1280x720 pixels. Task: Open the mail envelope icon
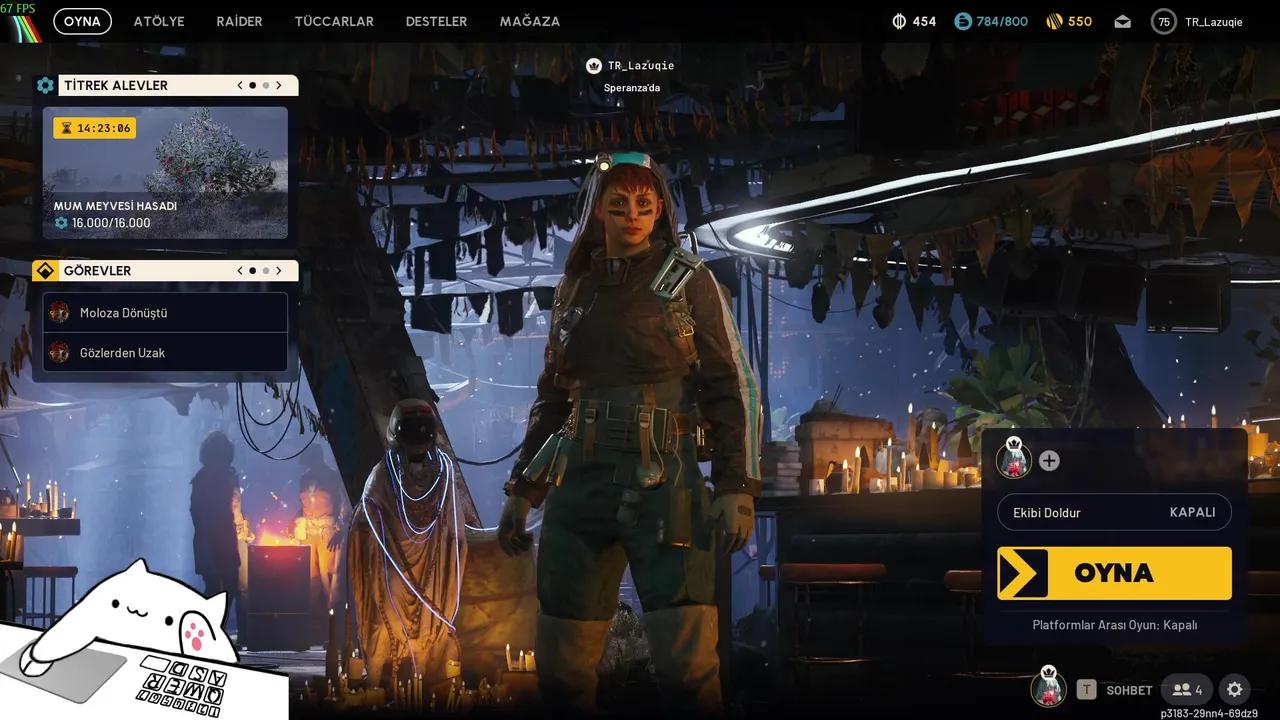[x=1122, y=20]
